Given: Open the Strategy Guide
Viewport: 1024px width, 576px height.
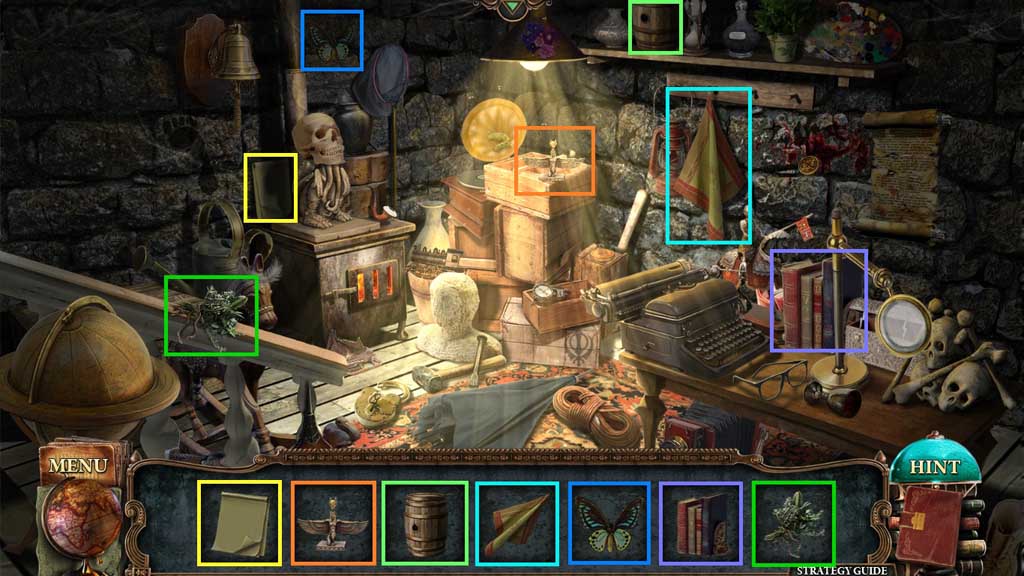Looking at the screenshot, I should pos(841,570).
